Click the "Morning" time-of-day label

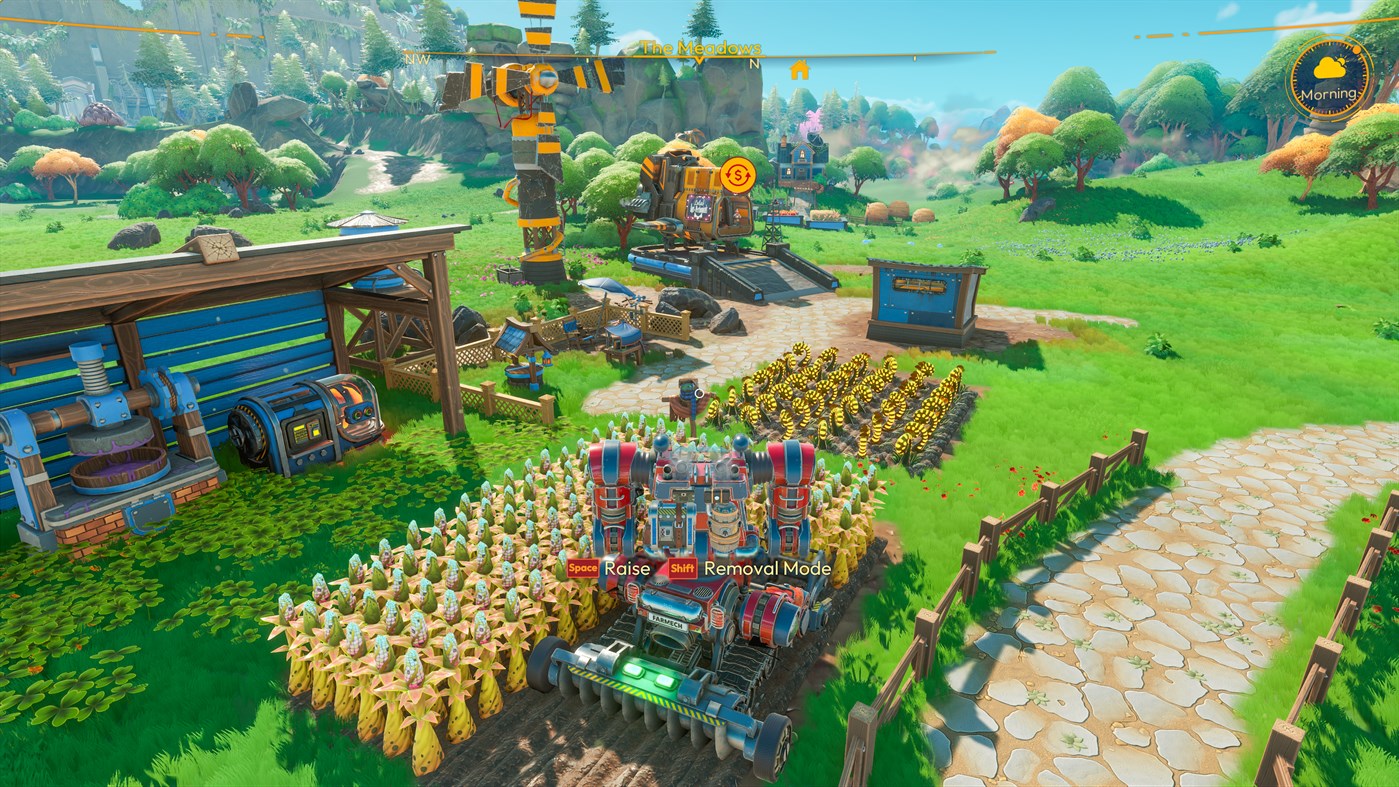point(1329,94)
